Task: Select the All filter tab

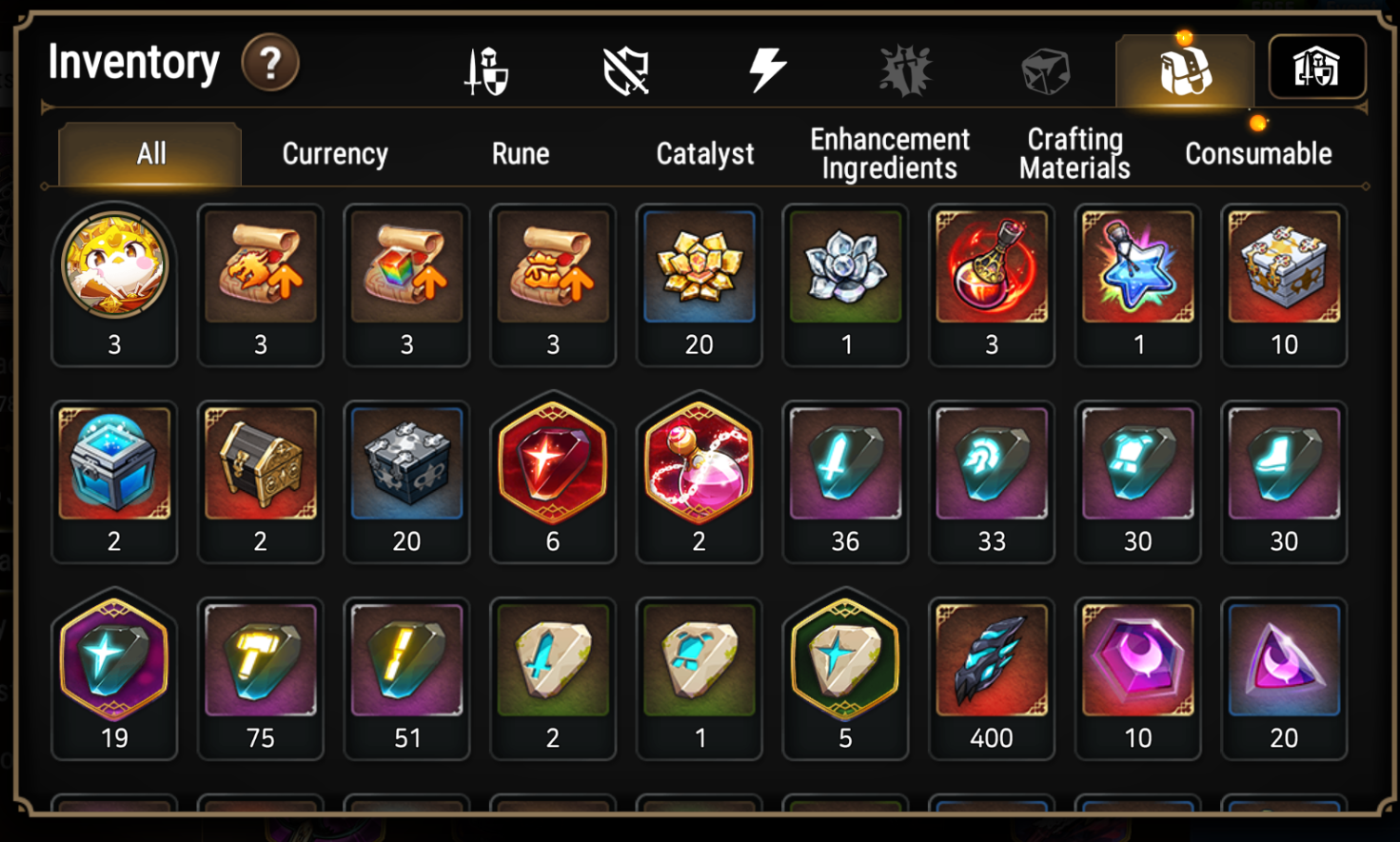Action: coord(149,153)
